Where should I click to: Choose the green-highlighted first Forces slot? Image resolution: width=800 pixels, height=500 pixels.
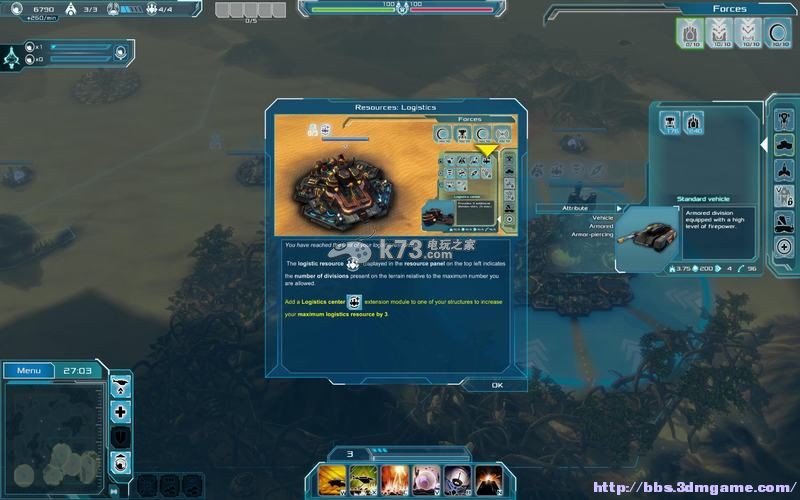(x=691, y=34)
